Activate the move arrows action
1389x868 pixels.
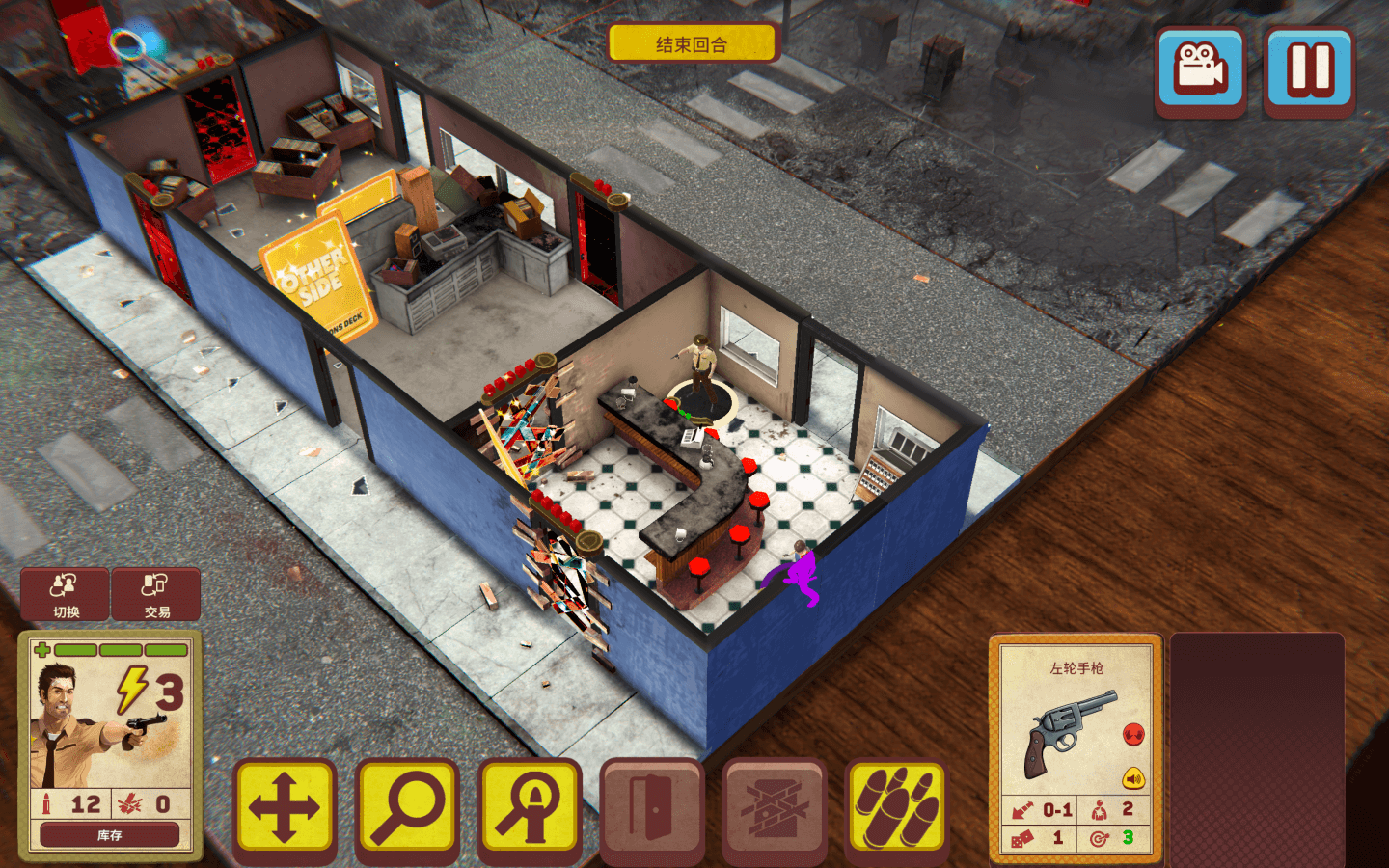point(285,808)
